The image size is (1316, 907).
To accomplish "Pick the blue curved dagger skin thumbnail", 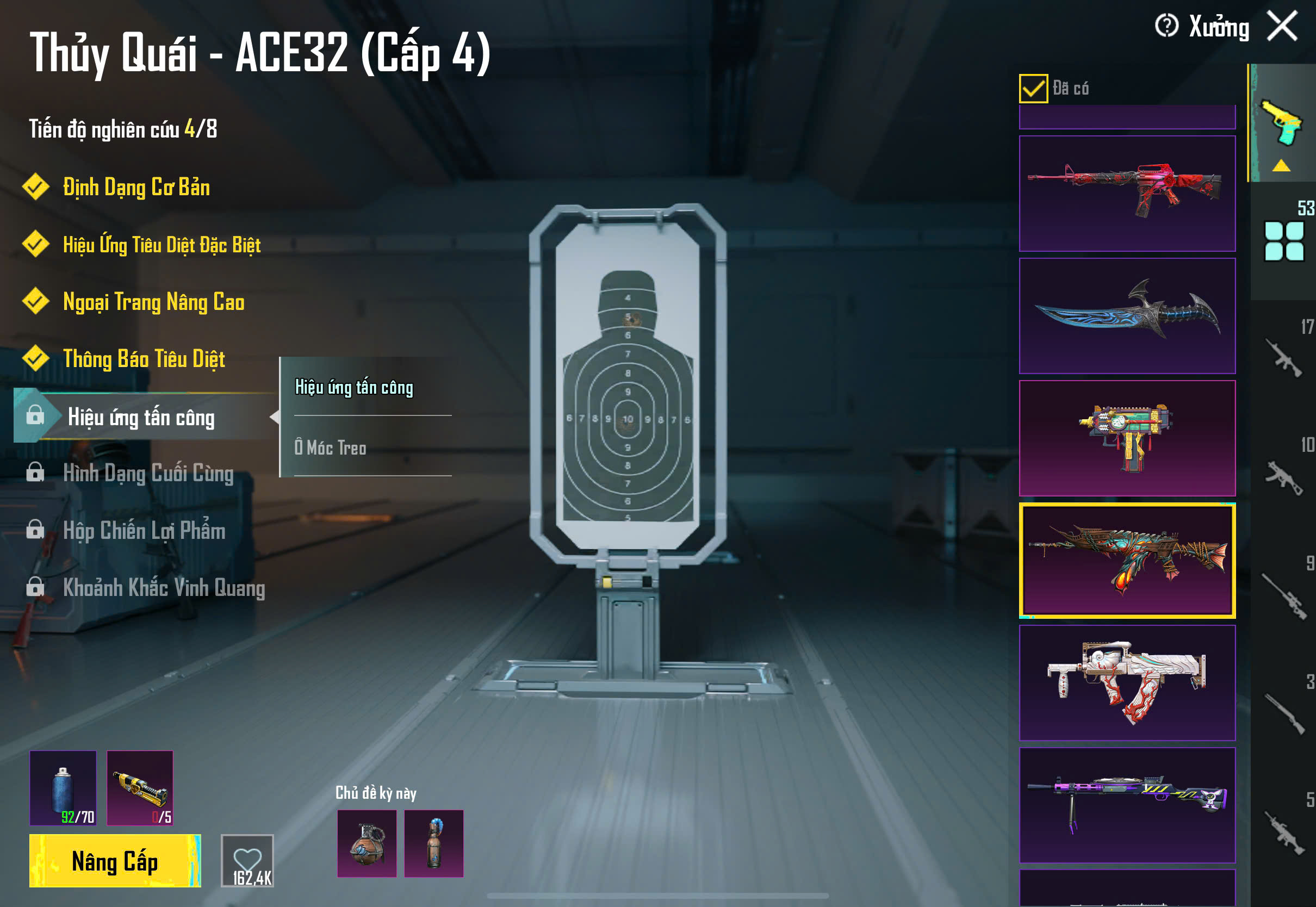I will 1127,316.
